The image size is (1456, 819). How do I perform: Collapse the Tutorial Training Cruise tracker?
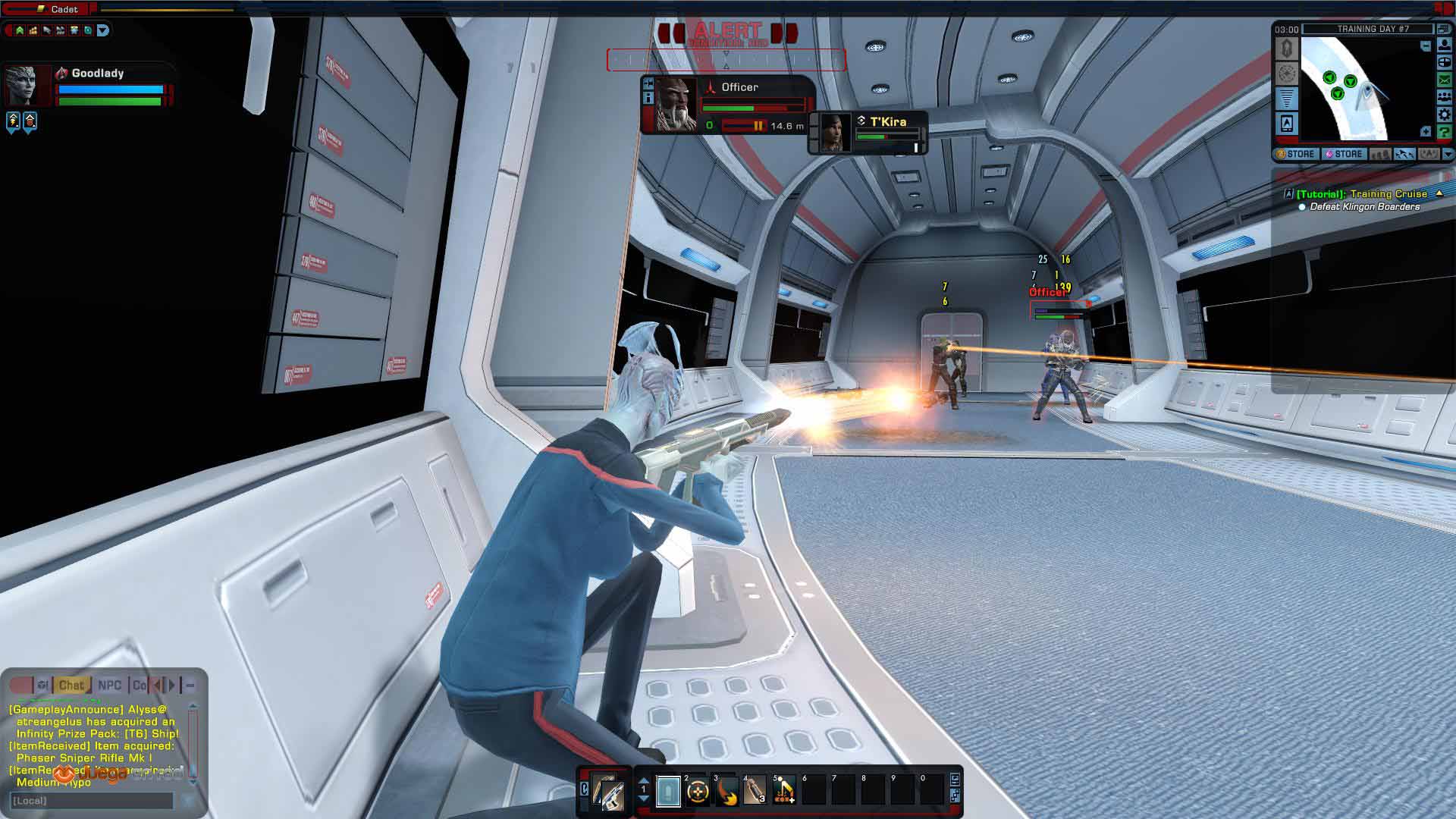tap(1439, 194)
